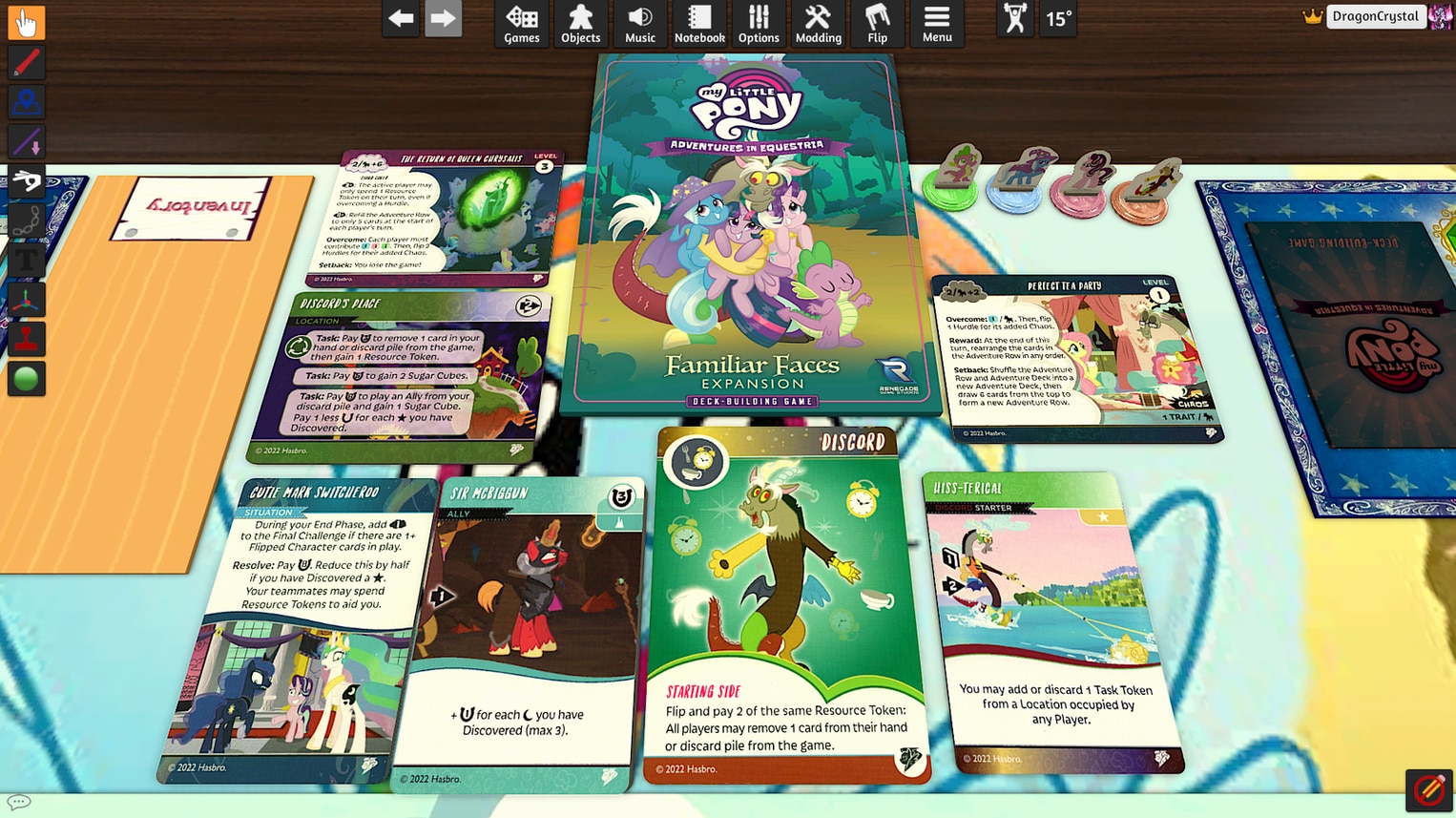Open the Text tool
Image resolution: width=1456 pixels, height=818 pixels.
point(26,258)
